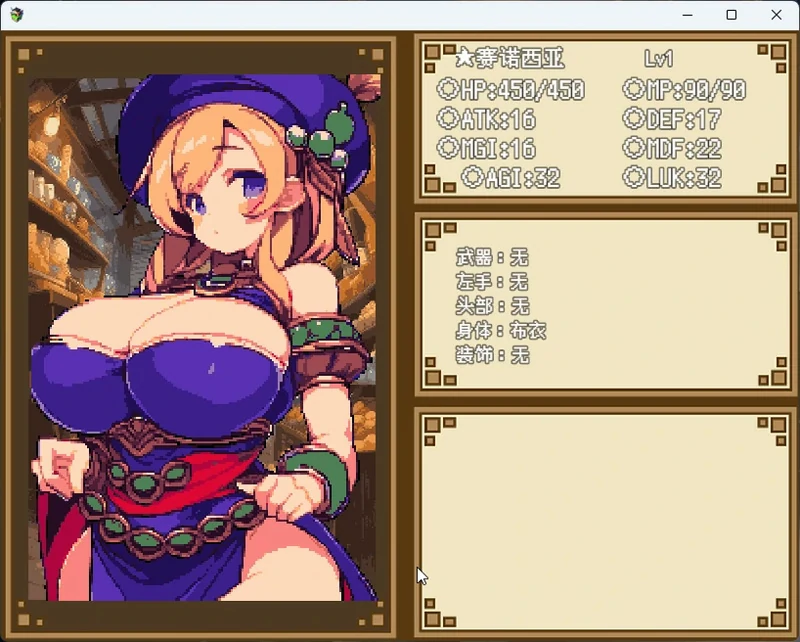800x642 pixels.
Task: Choose the 装饰 (accessory) equipment row
Action: point(491,355)
